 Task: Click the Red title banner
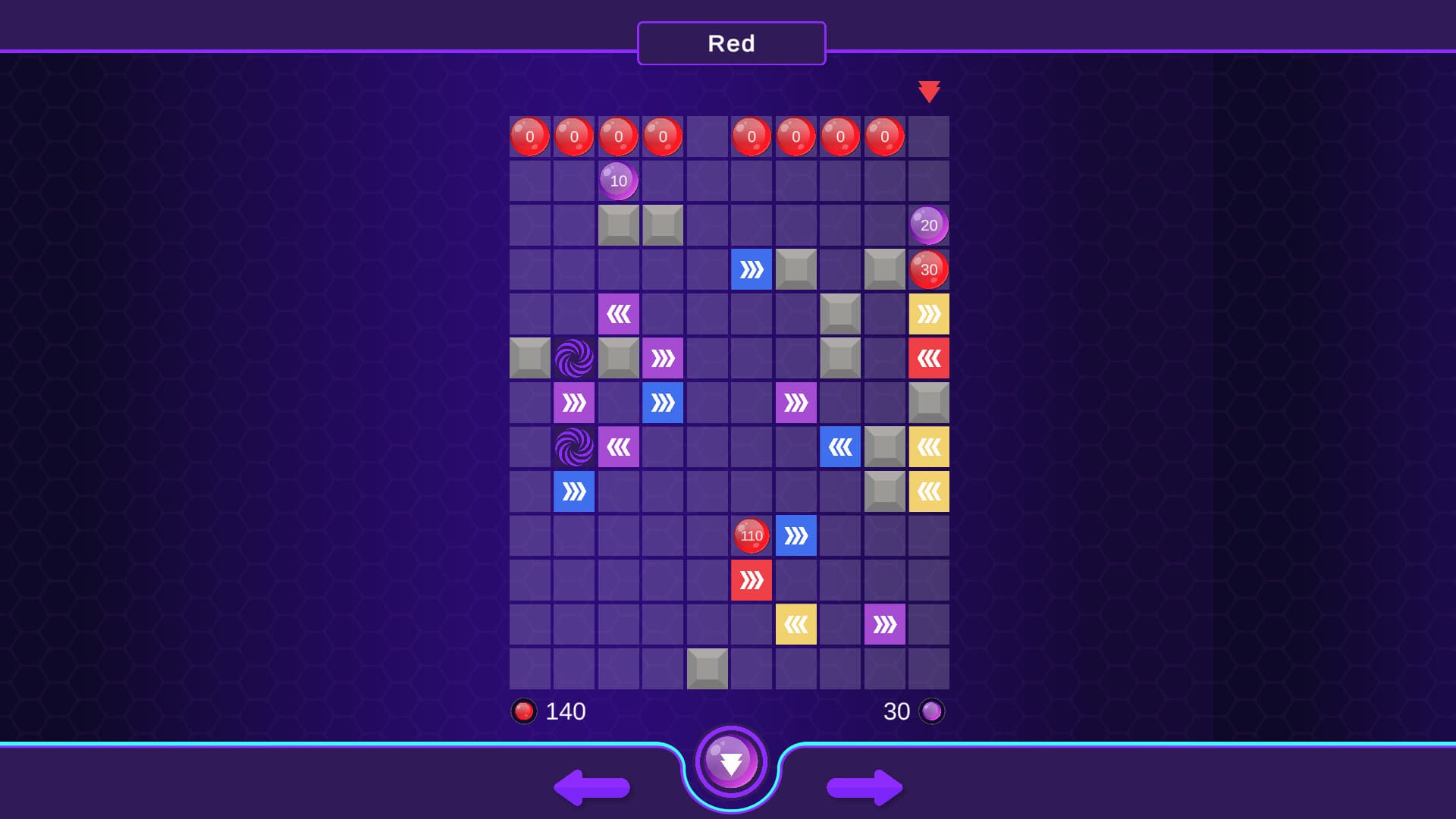click(x=730, y=43)
